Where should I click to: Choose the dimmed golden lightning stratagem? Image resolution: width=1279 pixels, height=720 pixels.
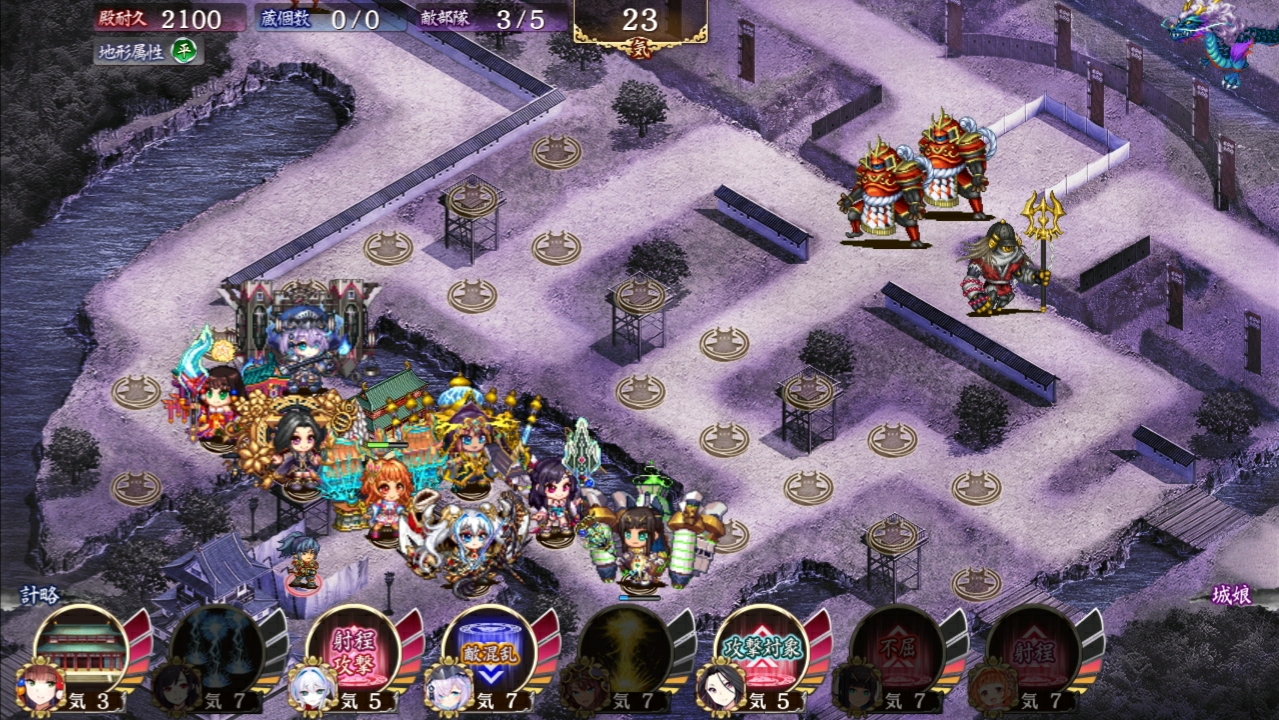[x=624, y=648]
